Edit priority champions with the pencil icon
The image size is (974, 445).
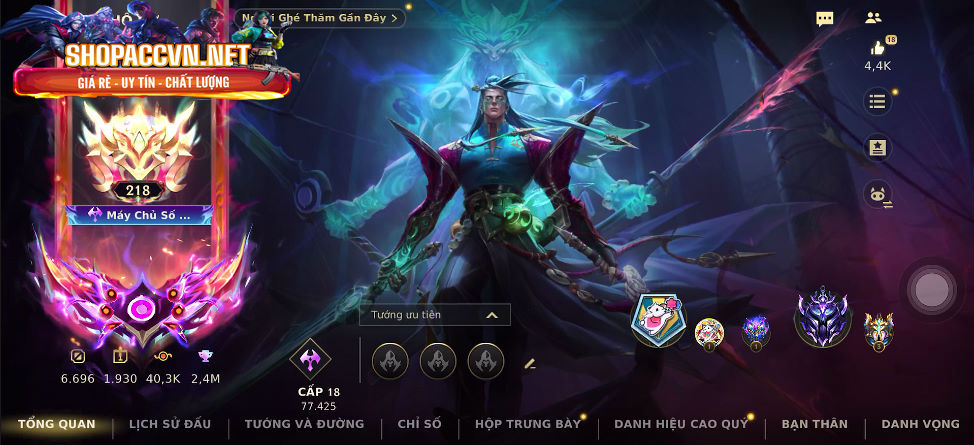(530, 363)
